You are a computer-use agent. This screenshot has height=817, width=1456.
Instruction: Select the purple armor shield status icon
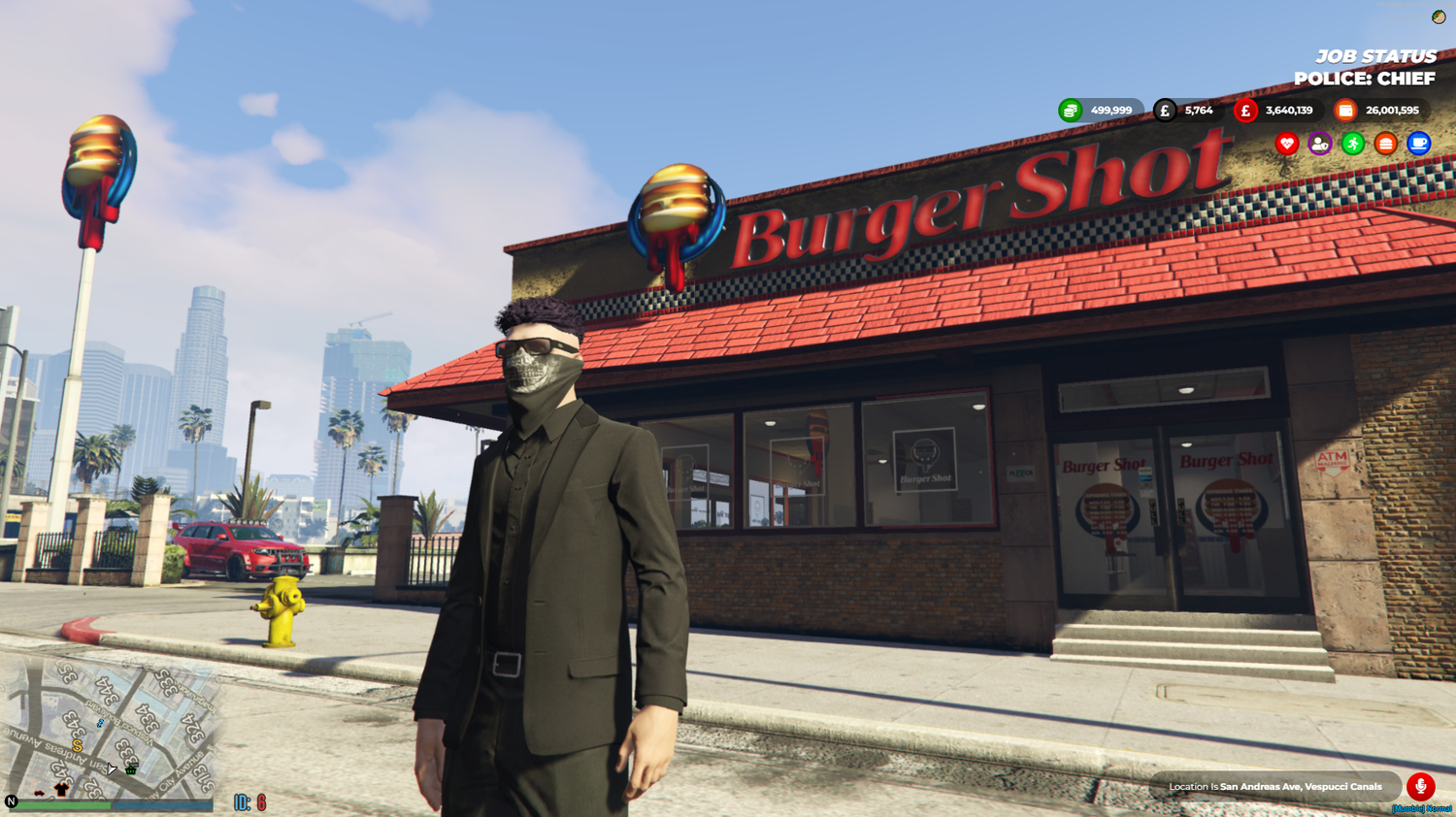[1319, 144]
